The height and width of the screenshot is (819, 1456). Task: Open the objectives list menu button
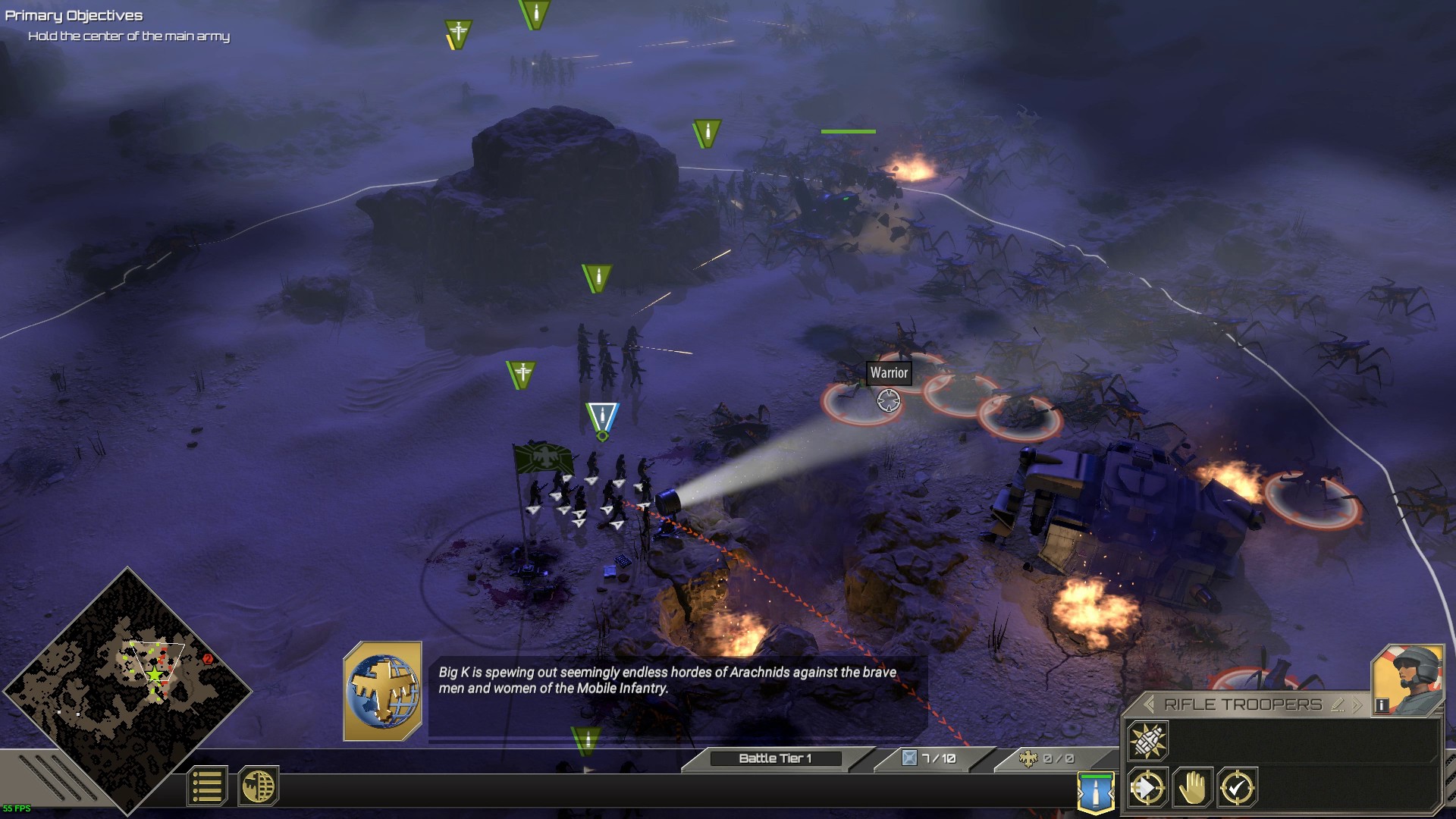(207, 786)
